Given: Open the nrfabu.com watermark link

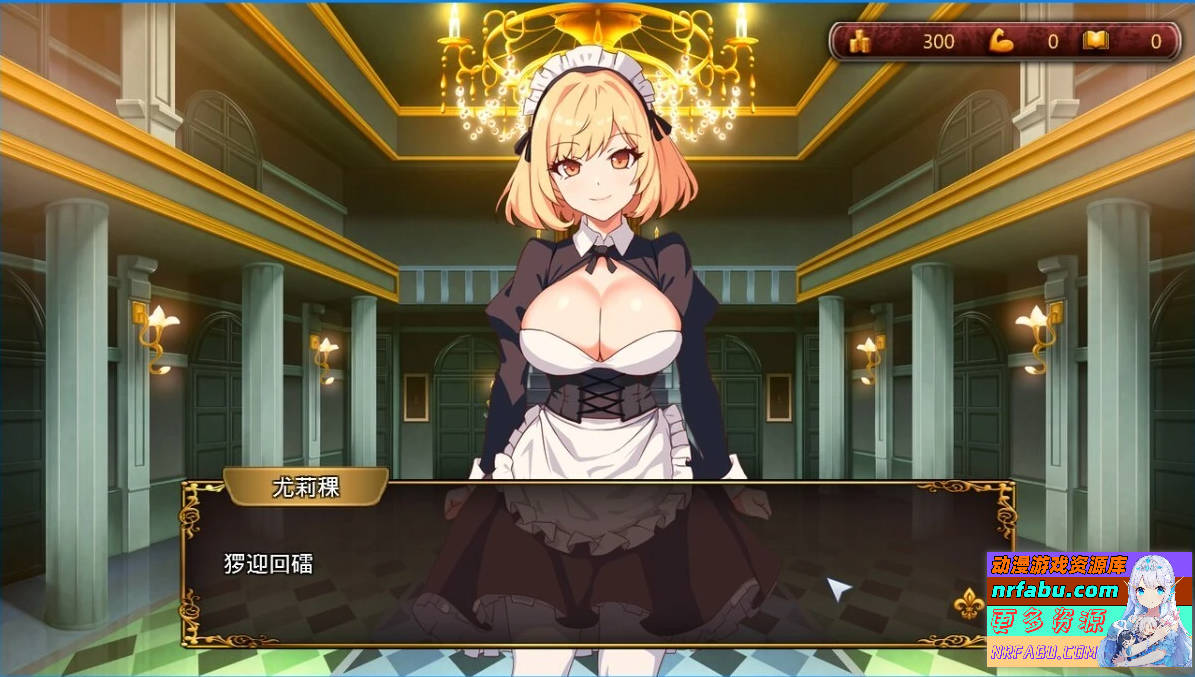Looking at the screenshot, I should coord(1055,590).
